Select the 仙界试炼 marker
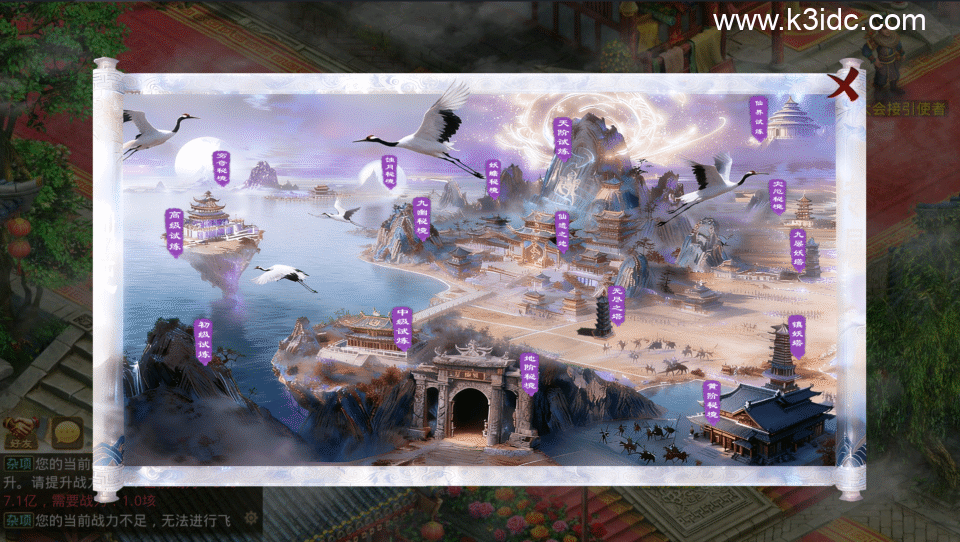The image size is (960, 542). point(759,118)
